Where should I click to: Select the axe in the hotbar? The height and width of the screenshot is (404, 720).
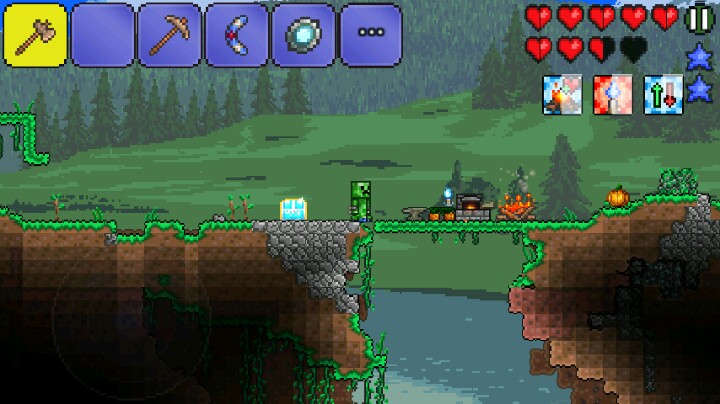34,35
